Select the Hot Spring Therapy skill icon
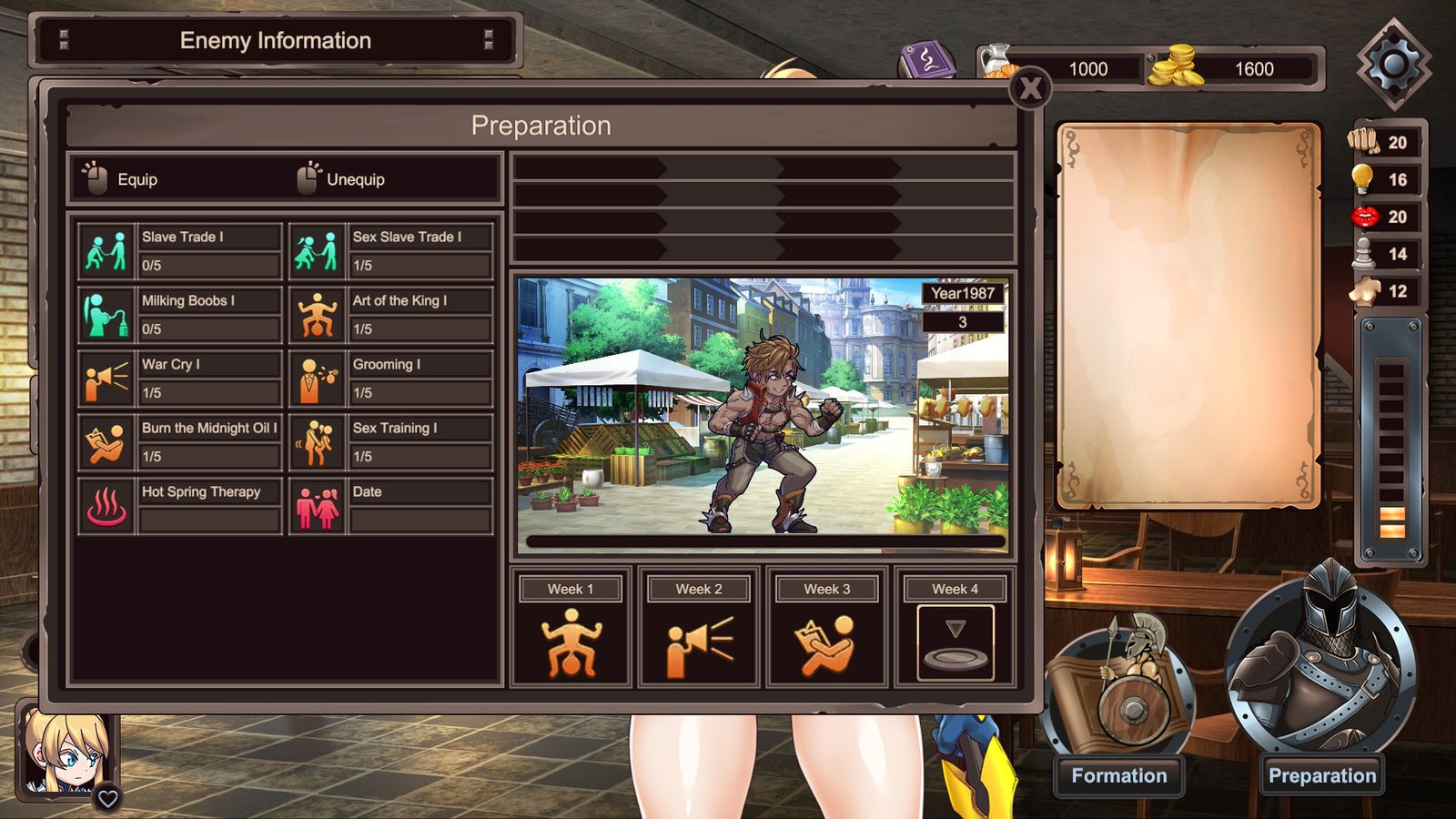The image size is (1456, 819). [106, 505]
